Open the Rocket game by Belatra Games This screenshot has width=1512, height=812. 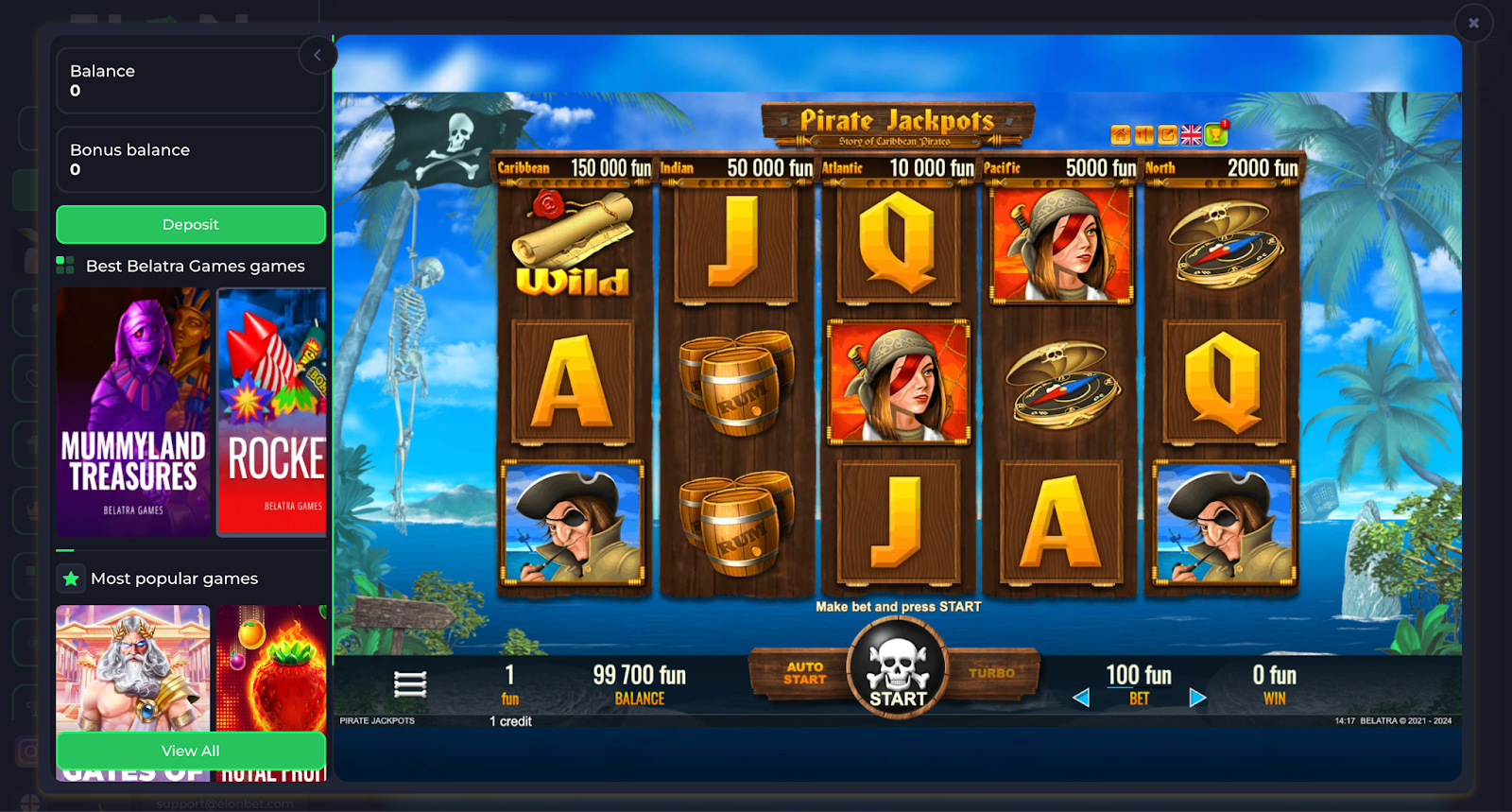click(272, 412)
